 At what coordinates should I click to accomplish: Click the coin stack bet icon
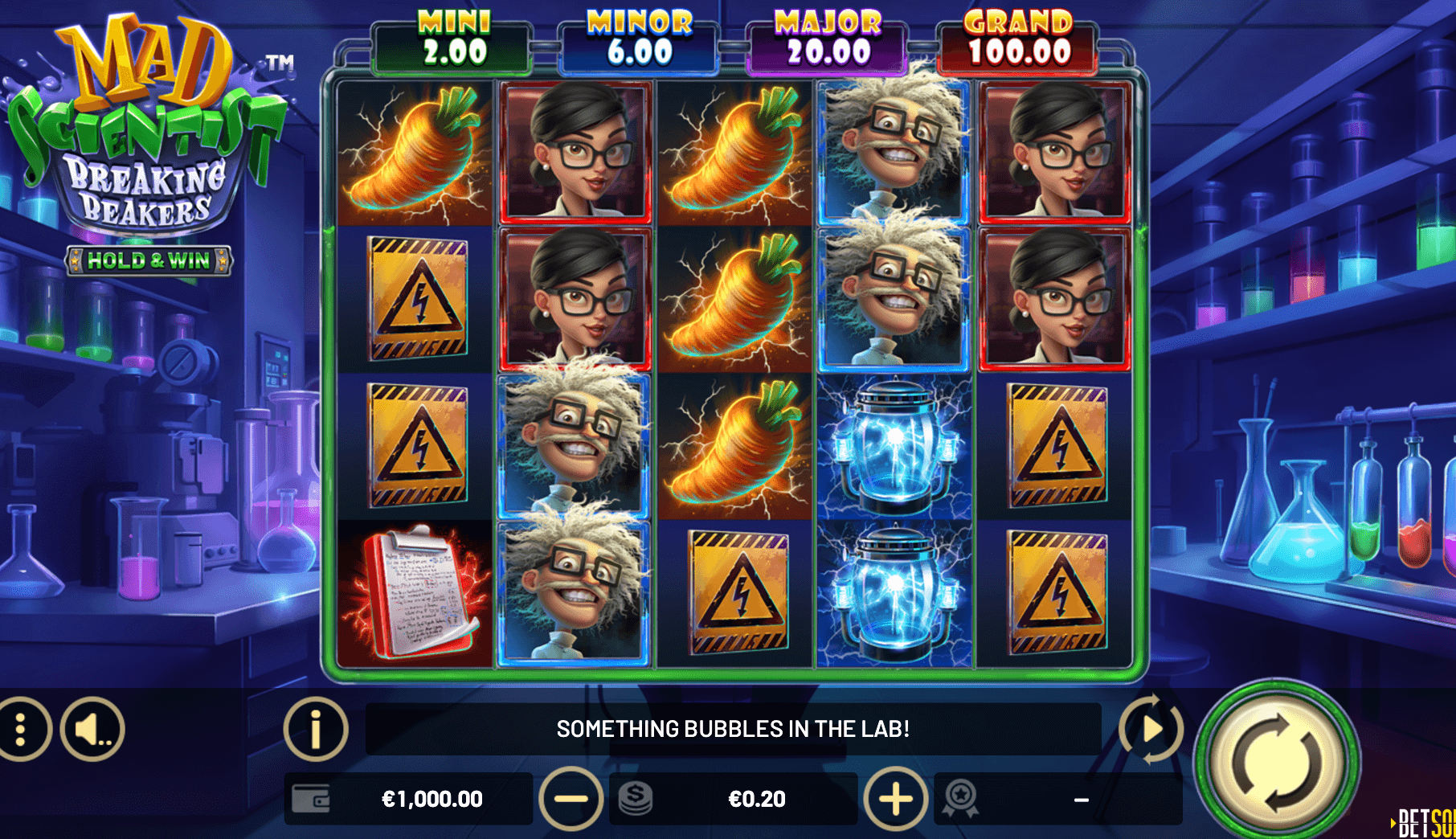(x=636, y=799)
